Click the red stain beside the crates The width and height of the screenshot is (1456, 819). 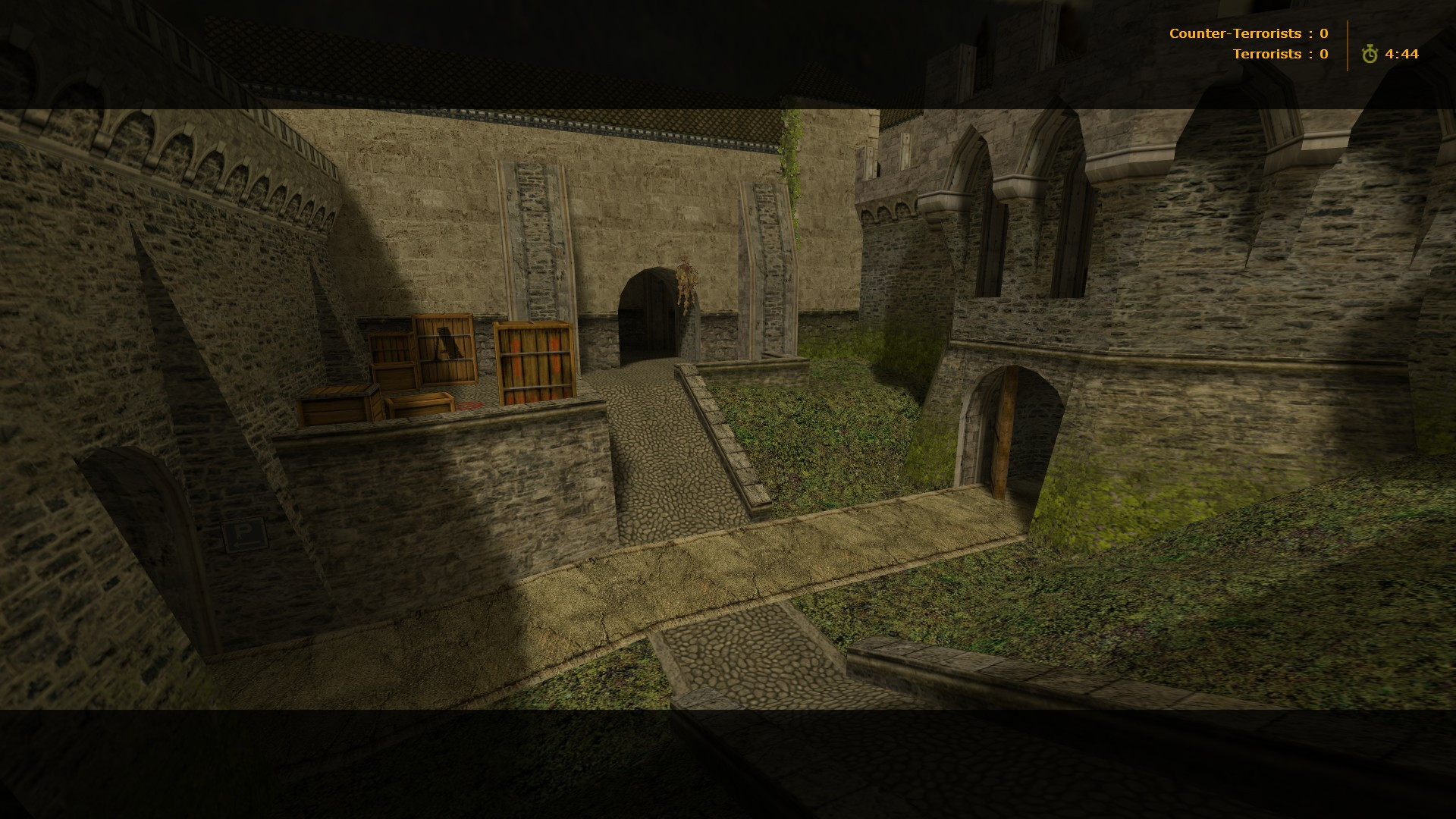tap(471, 405)
